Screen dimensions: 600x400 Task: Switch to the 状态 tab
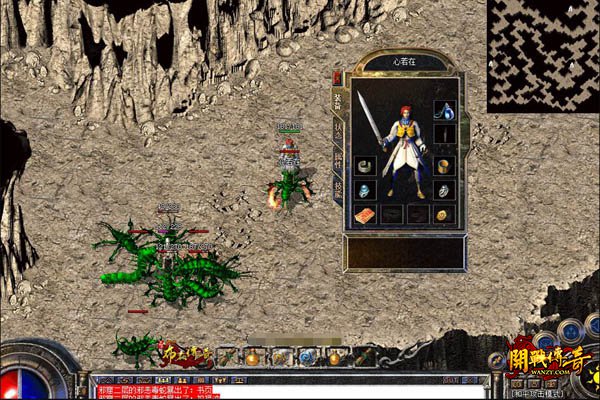click(337, 129)
